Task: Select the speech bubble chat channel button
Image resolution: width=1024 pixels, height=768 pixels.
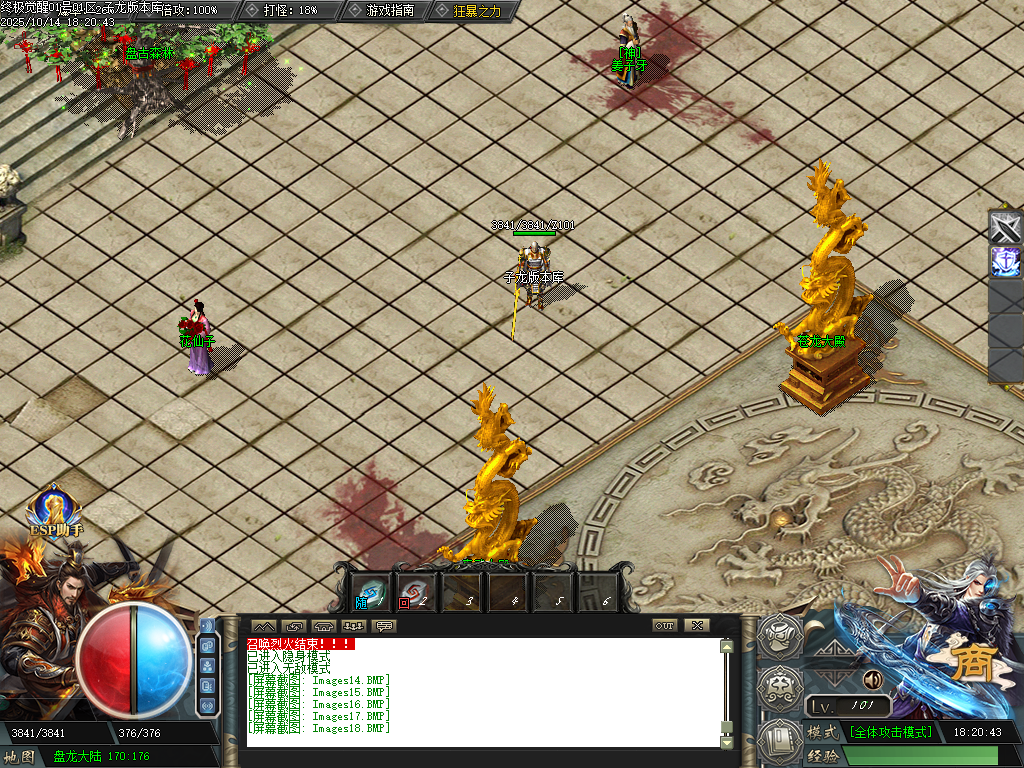Action: coord(384,626)
